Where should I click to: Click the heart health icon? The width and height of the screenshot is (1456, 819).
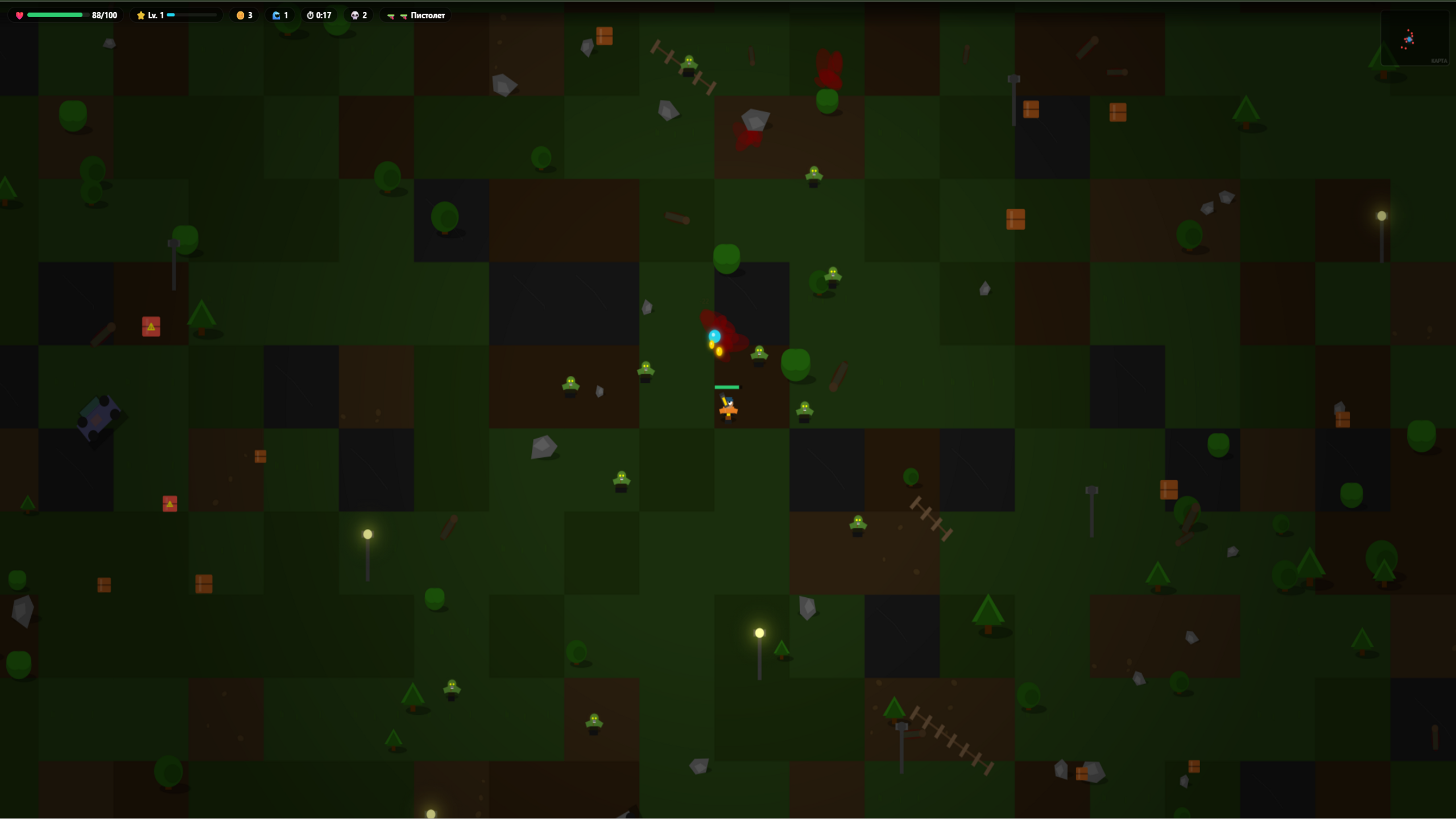tap(19, 15)
